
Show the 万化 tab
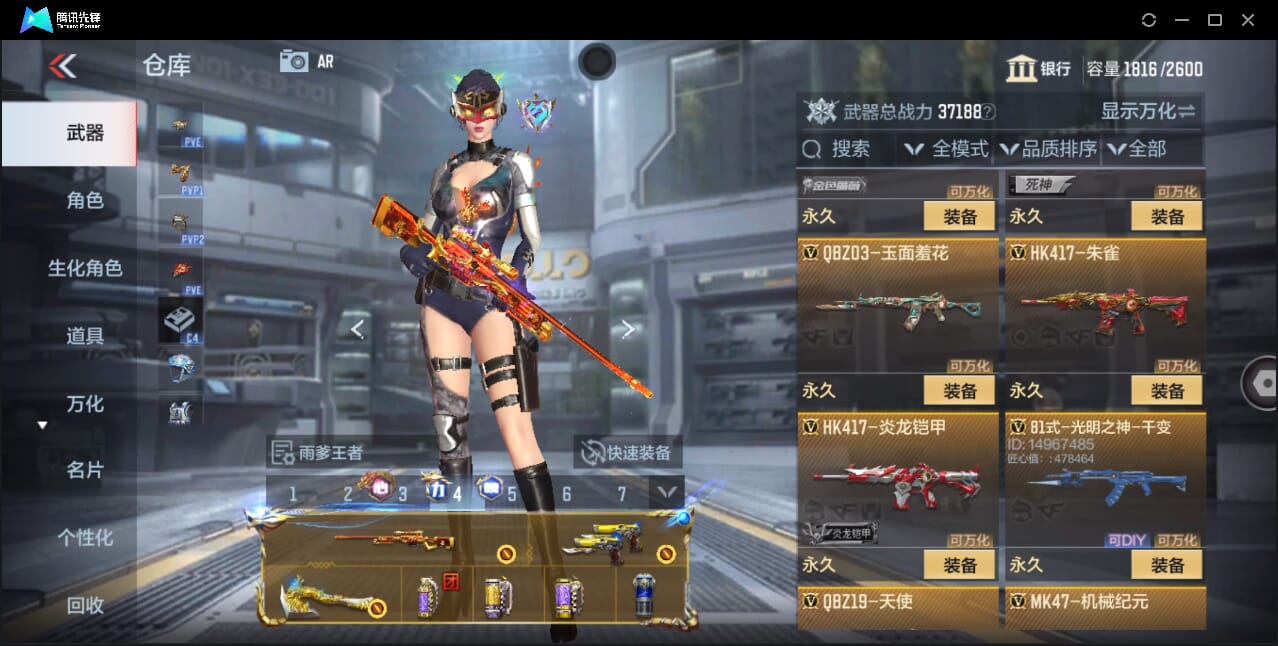tap(85, 404)
